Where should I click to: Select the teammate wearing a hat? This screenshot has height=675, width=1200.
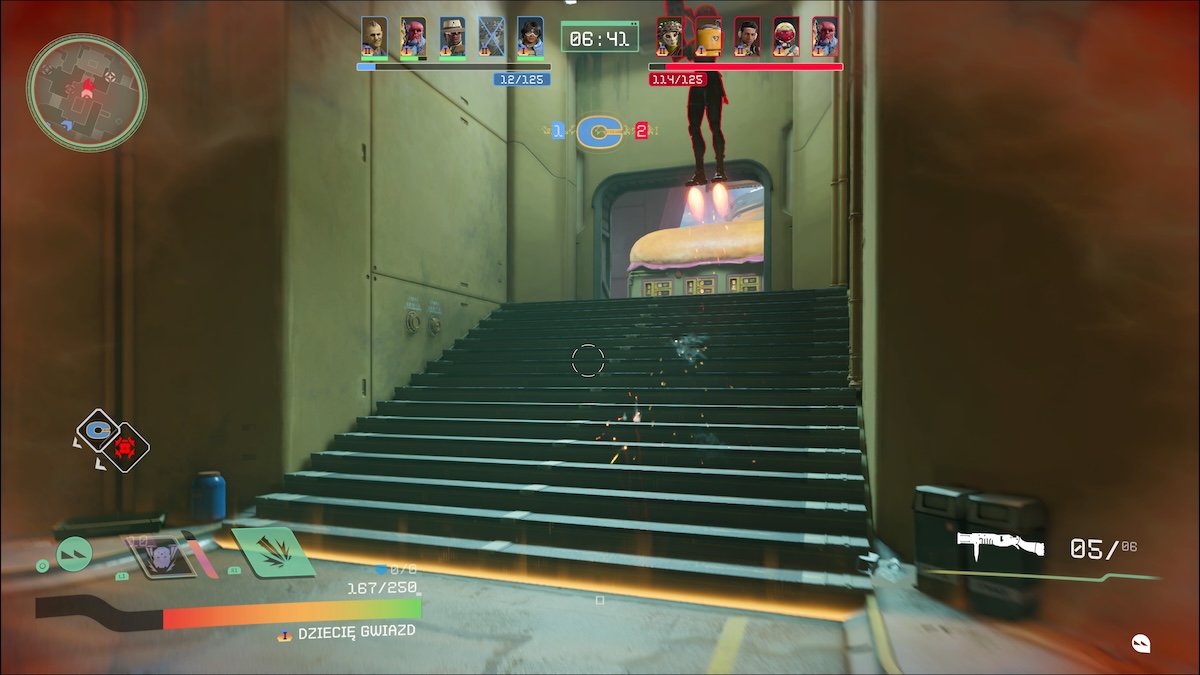coord(452,37)
